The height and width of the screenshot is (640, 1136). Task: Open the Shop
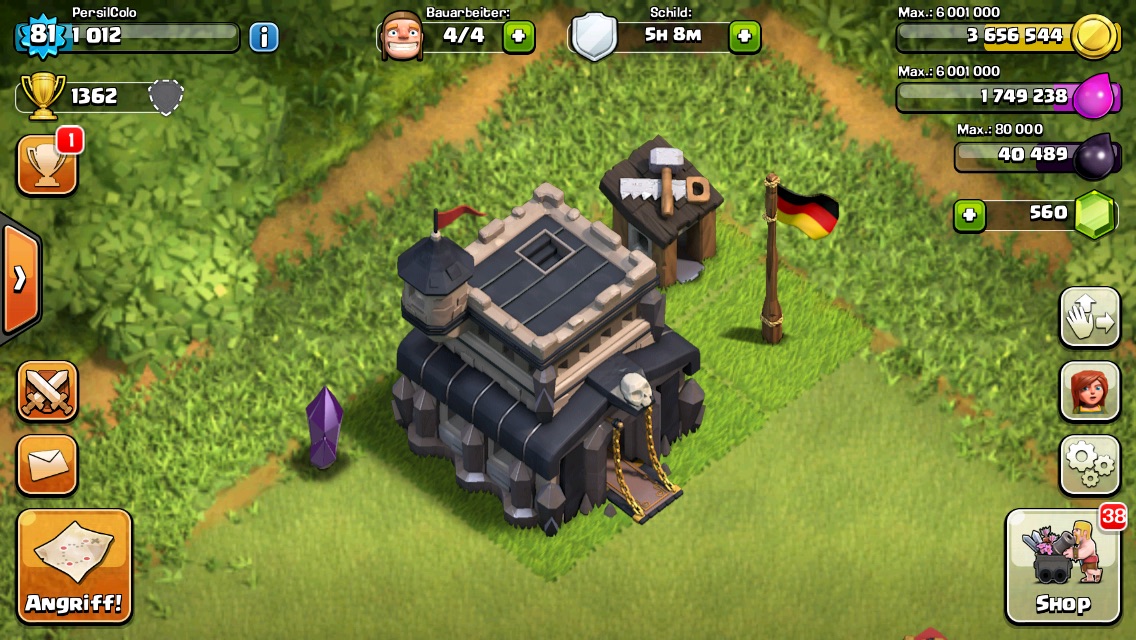click(1063, 566)
